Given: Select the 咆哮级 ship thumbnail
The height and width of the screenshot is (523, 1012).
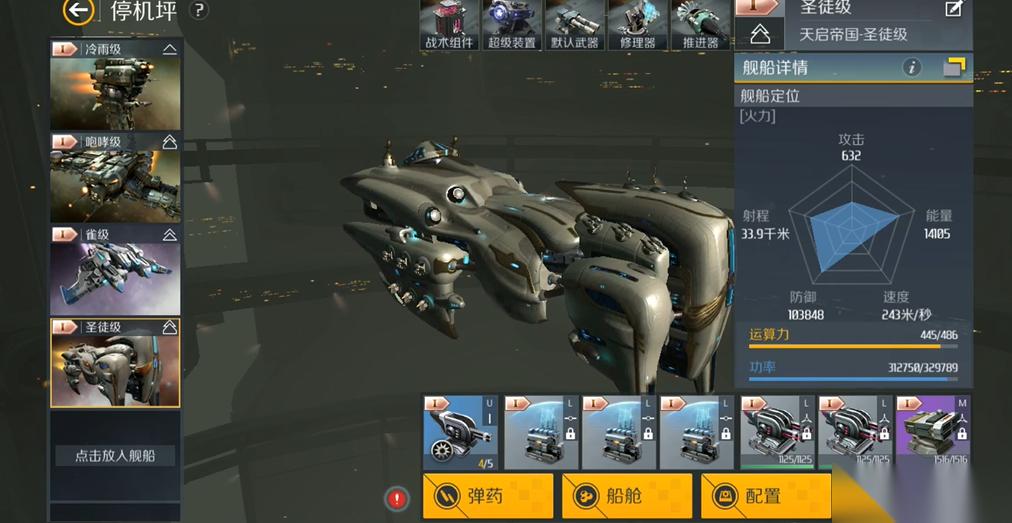Looking at the screenshot, I should click(115, 177).
